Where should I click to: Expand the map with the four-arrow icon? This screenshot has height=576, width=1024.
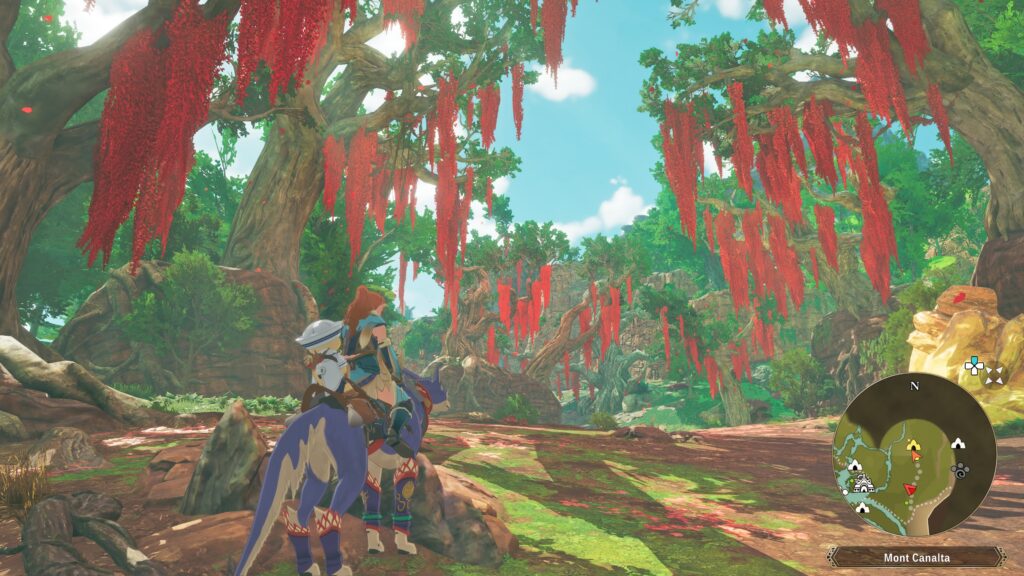pos(994,375)
